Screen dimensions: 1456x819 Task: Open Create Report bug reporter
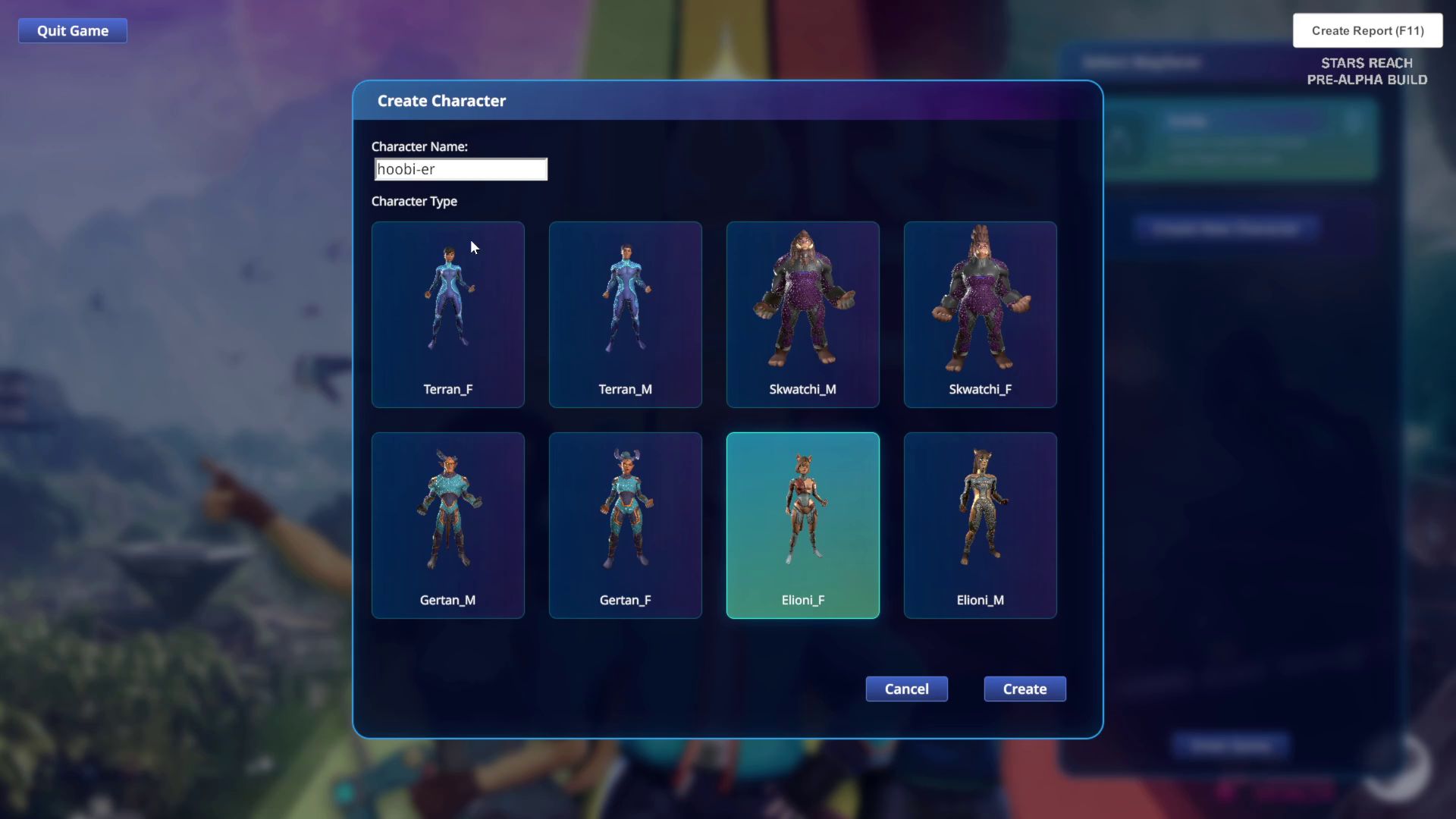click(1367, 31)
